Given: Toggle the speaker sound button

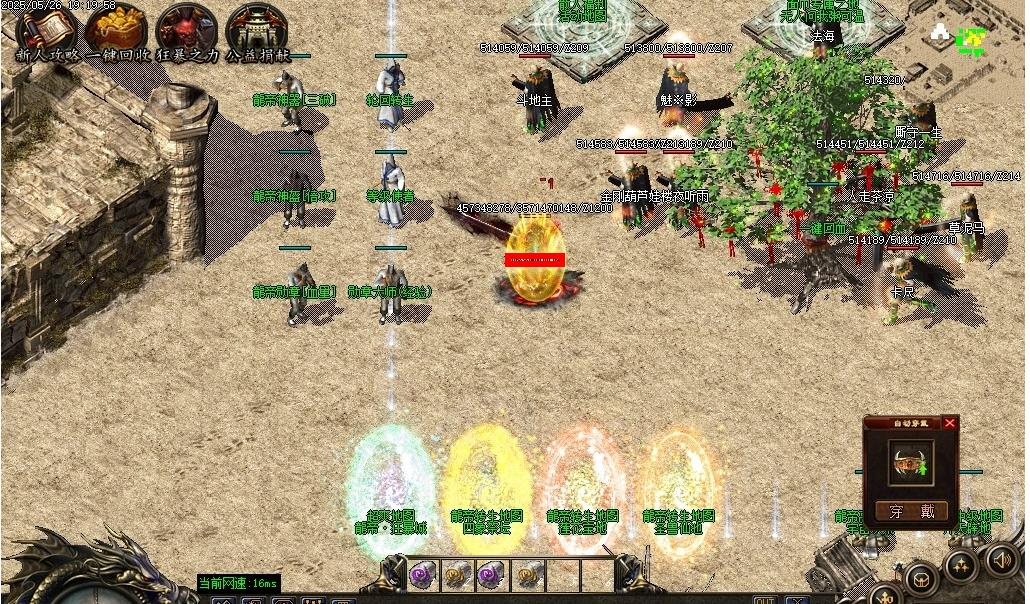Looking at the screenshot, I should [1001, 558].
